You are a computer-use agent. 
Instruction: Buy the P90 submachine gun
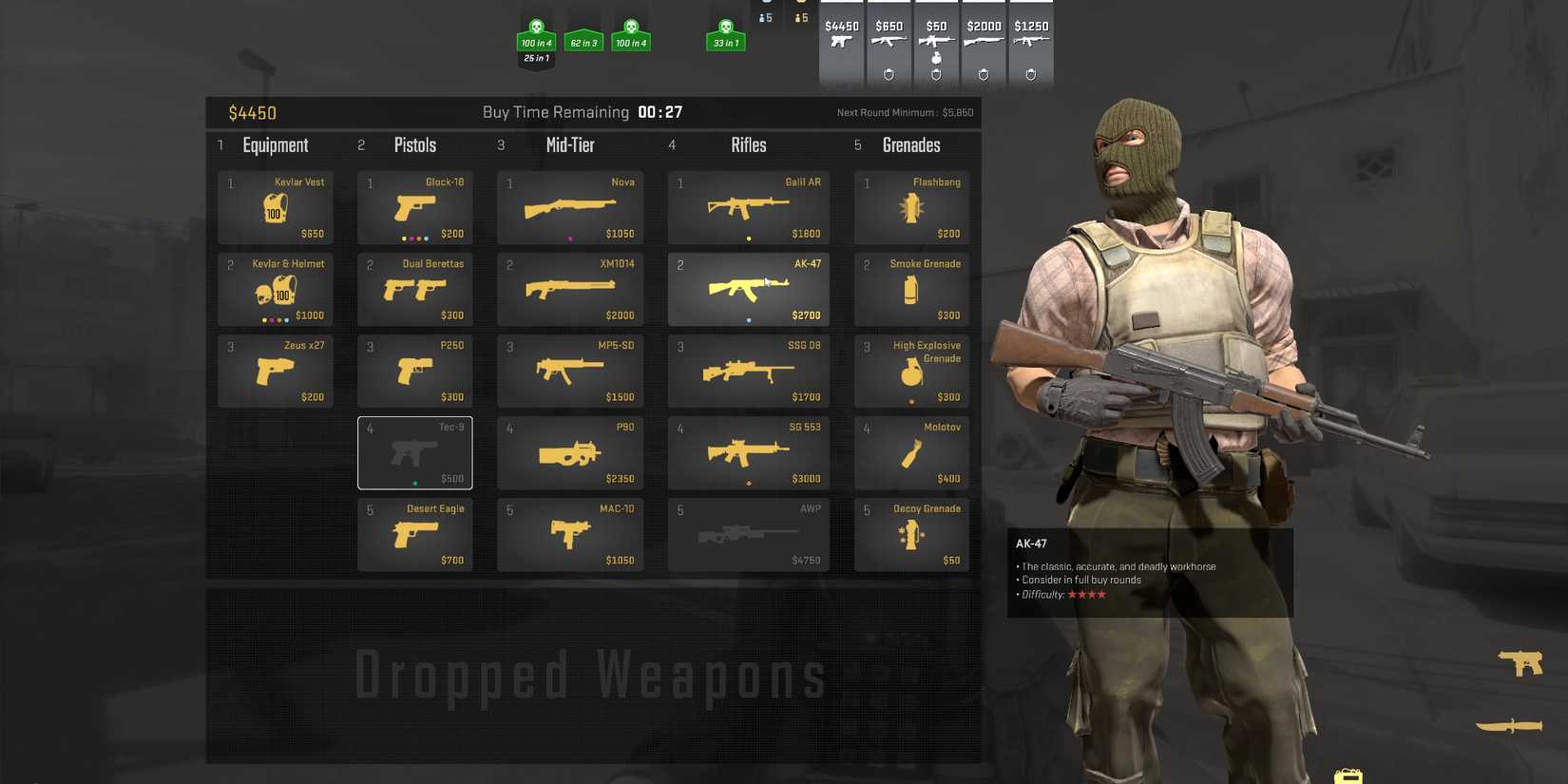[569, 452]
